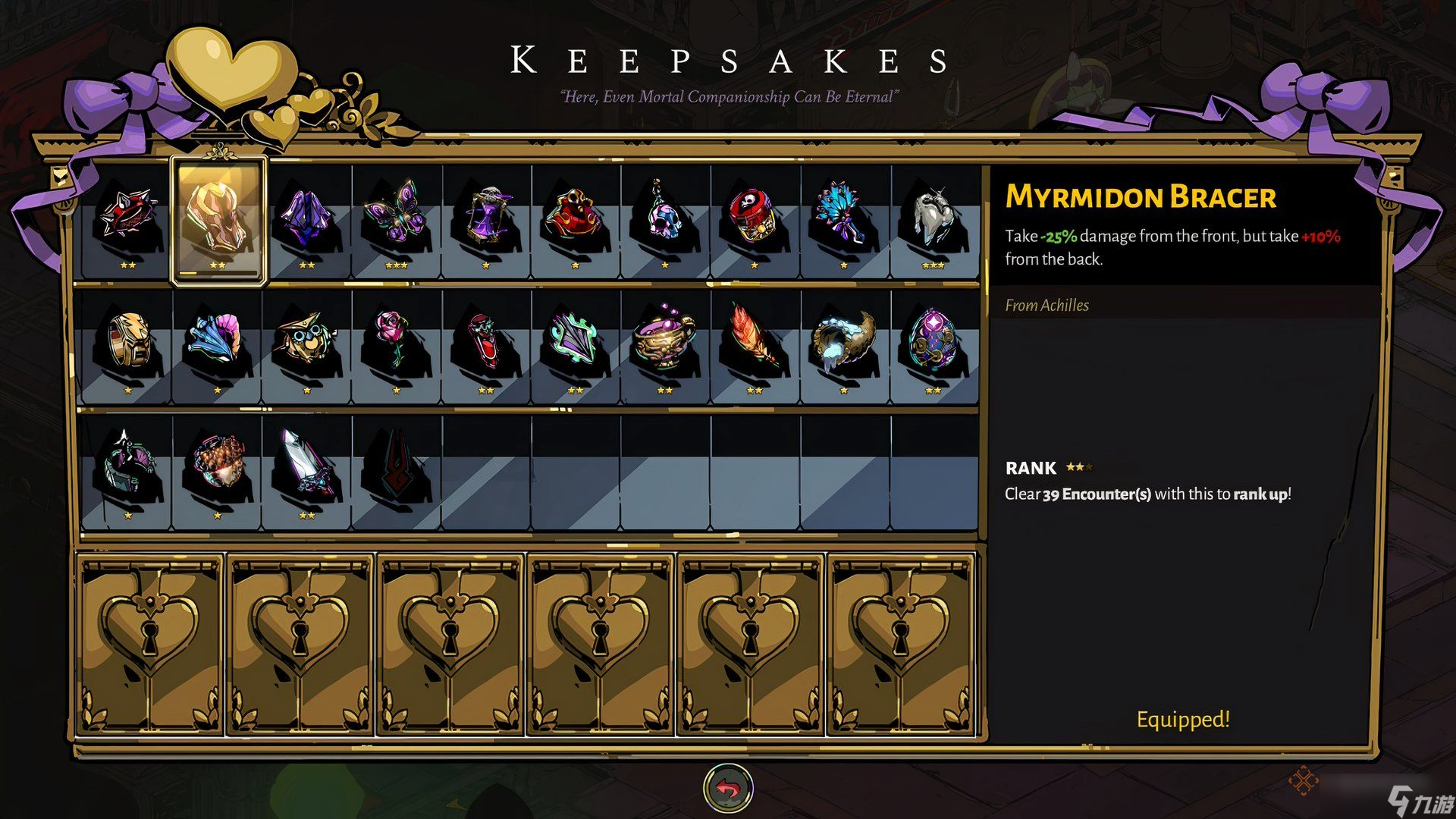The width and height of the screenshot is (1456, 819).
Task: Select the blood-filled vial keepsake
Action: tap(485, 343)
